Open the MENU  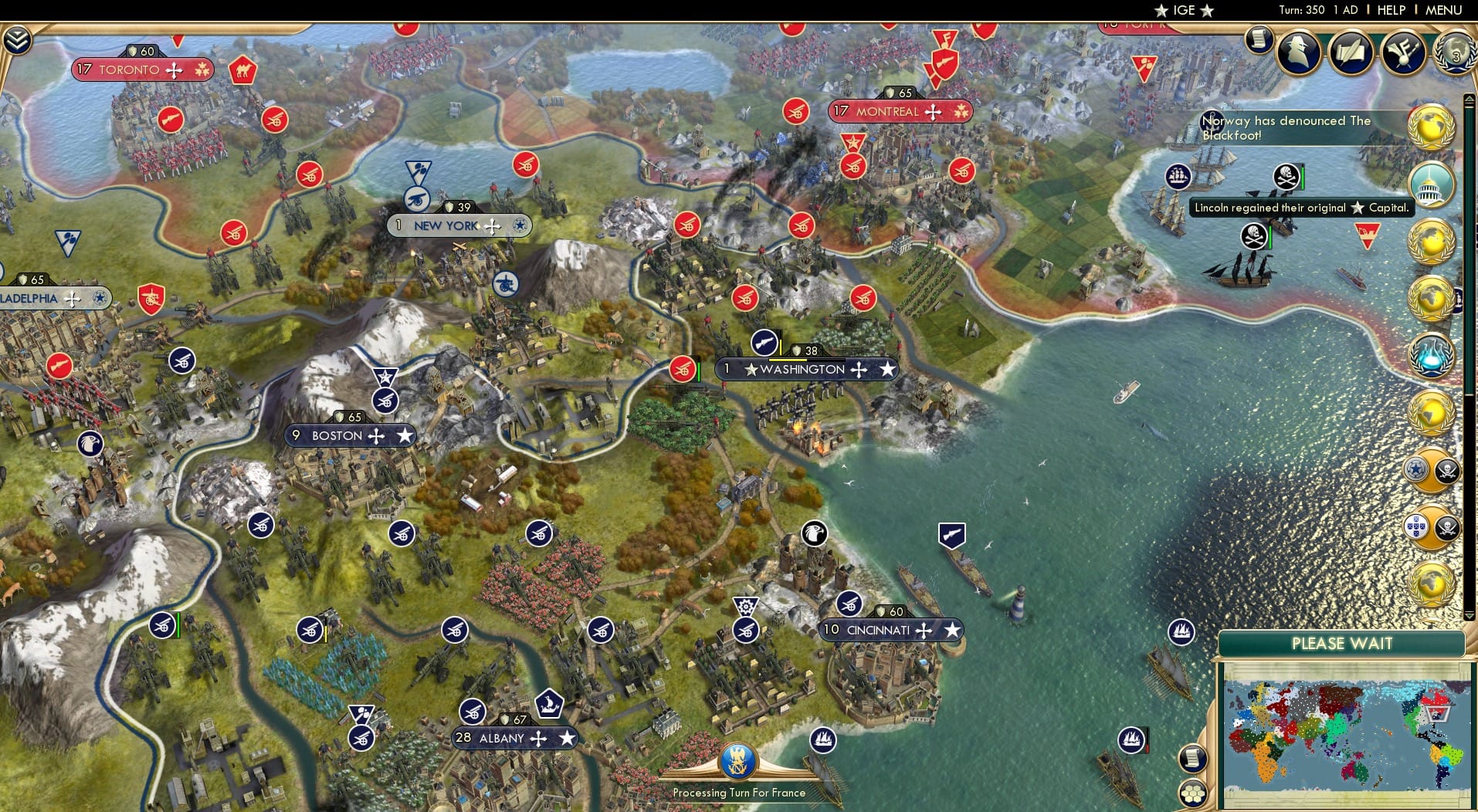coord(1445,10)
